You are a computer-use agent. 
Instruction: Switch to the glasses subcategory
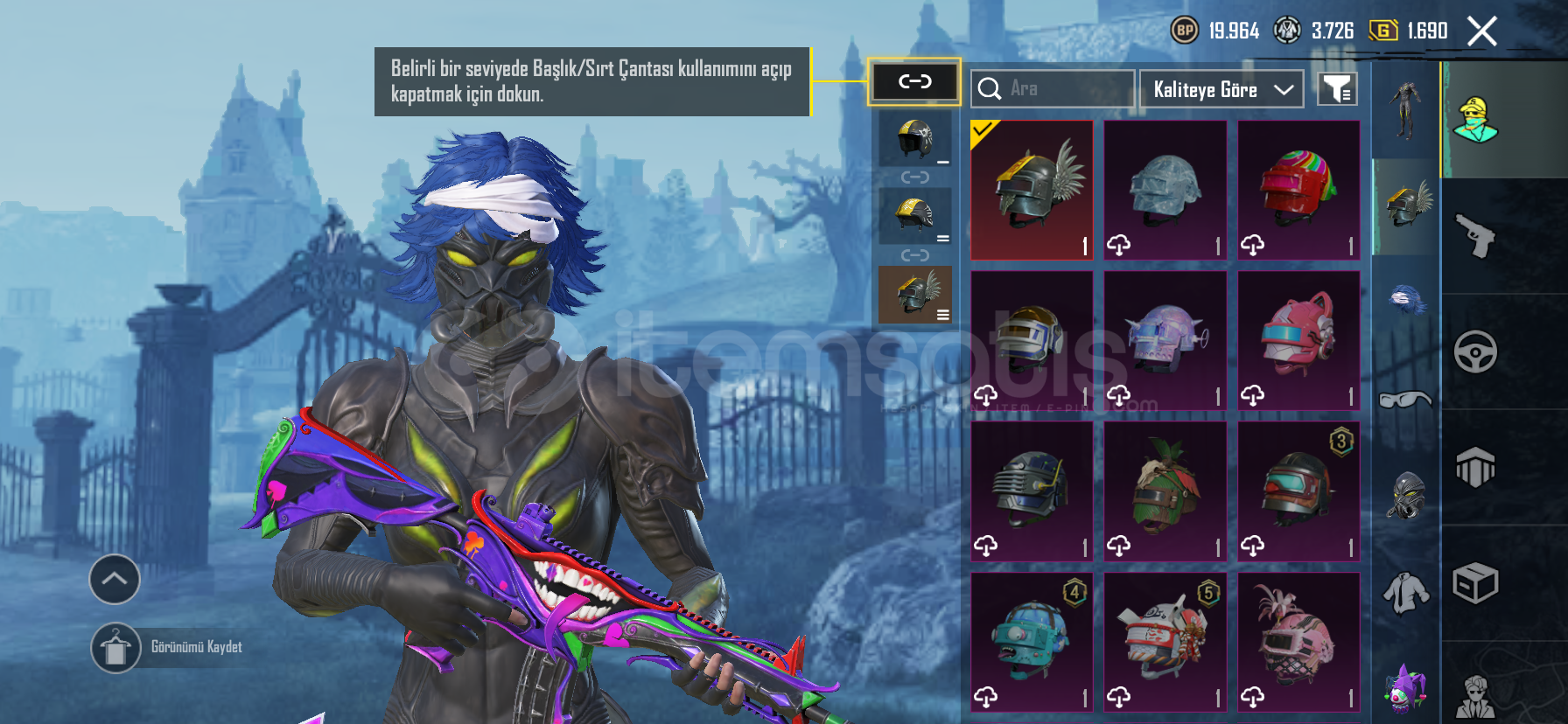click(1405, 400)
